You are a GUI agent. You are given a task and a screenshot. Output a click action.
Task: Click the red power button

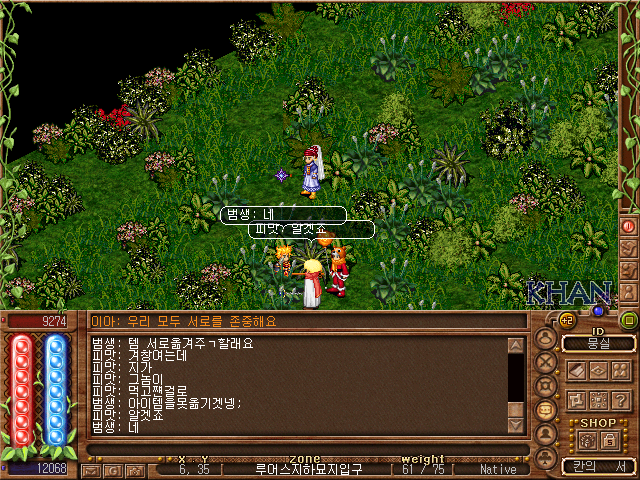coord(629,226)
